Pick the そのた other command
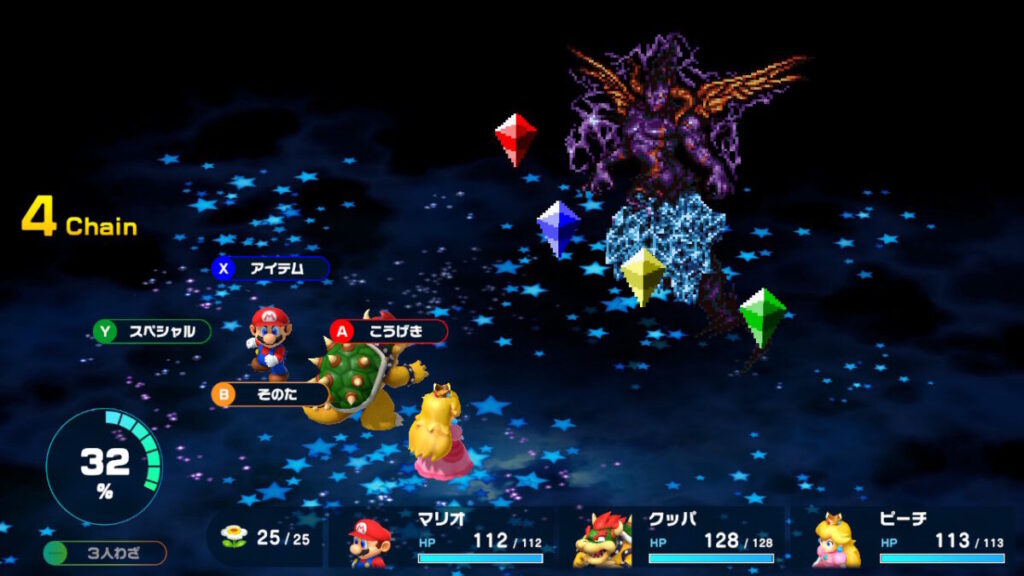 (270, 395)
